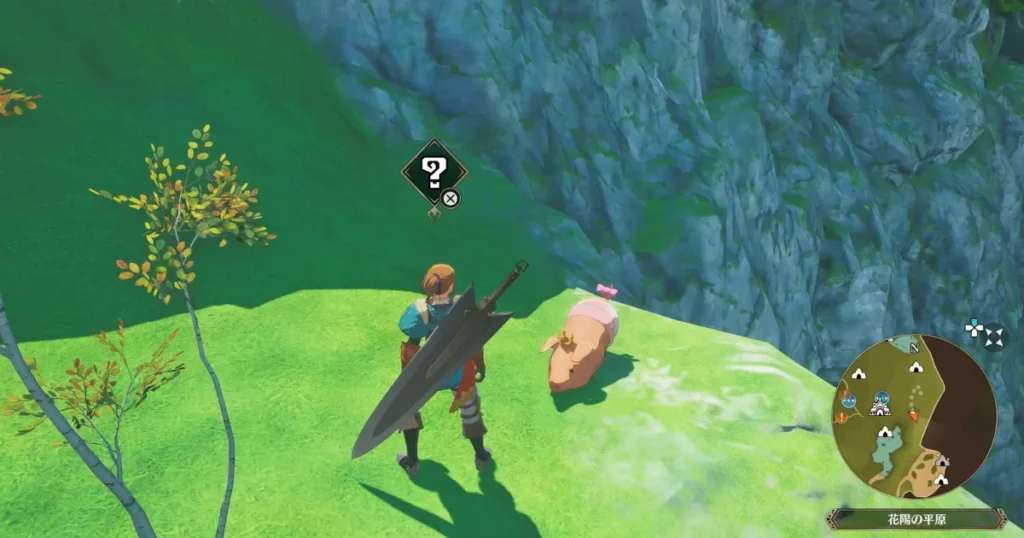The width and height of the screenshot is (1024, 538).
Task: Select the orange player arrow on the minimap
Action: [914, 415]
